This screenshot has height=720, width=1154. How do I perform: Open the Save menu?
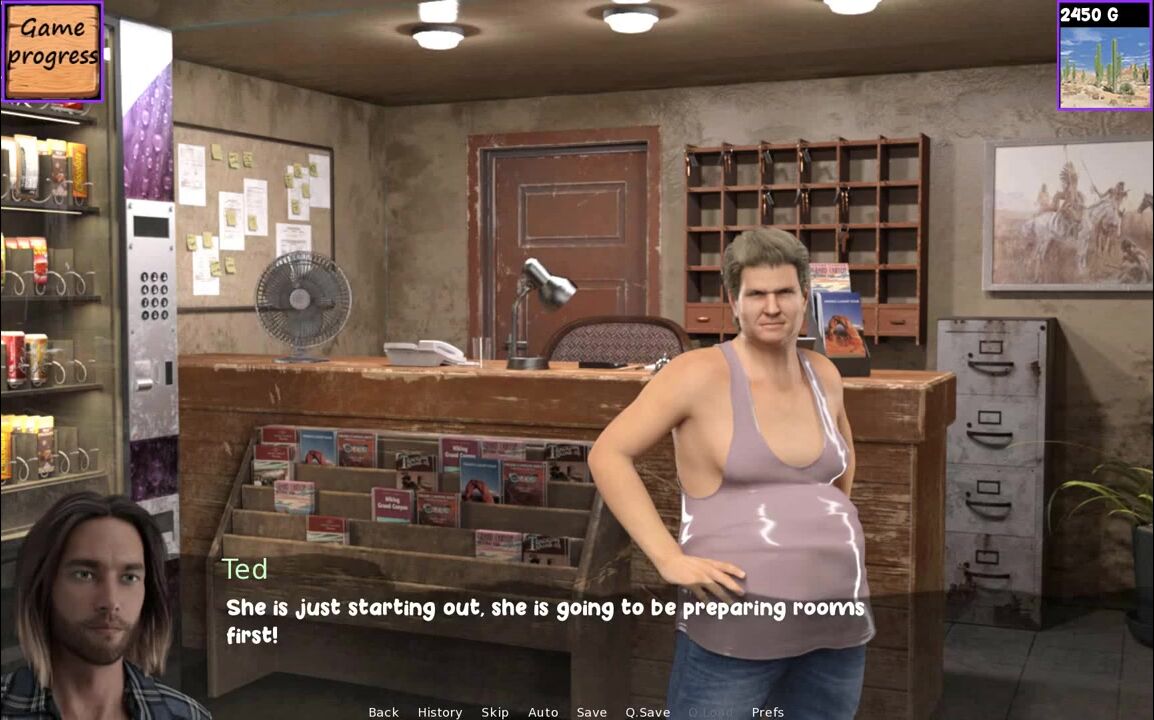click(x=591, y=712)
